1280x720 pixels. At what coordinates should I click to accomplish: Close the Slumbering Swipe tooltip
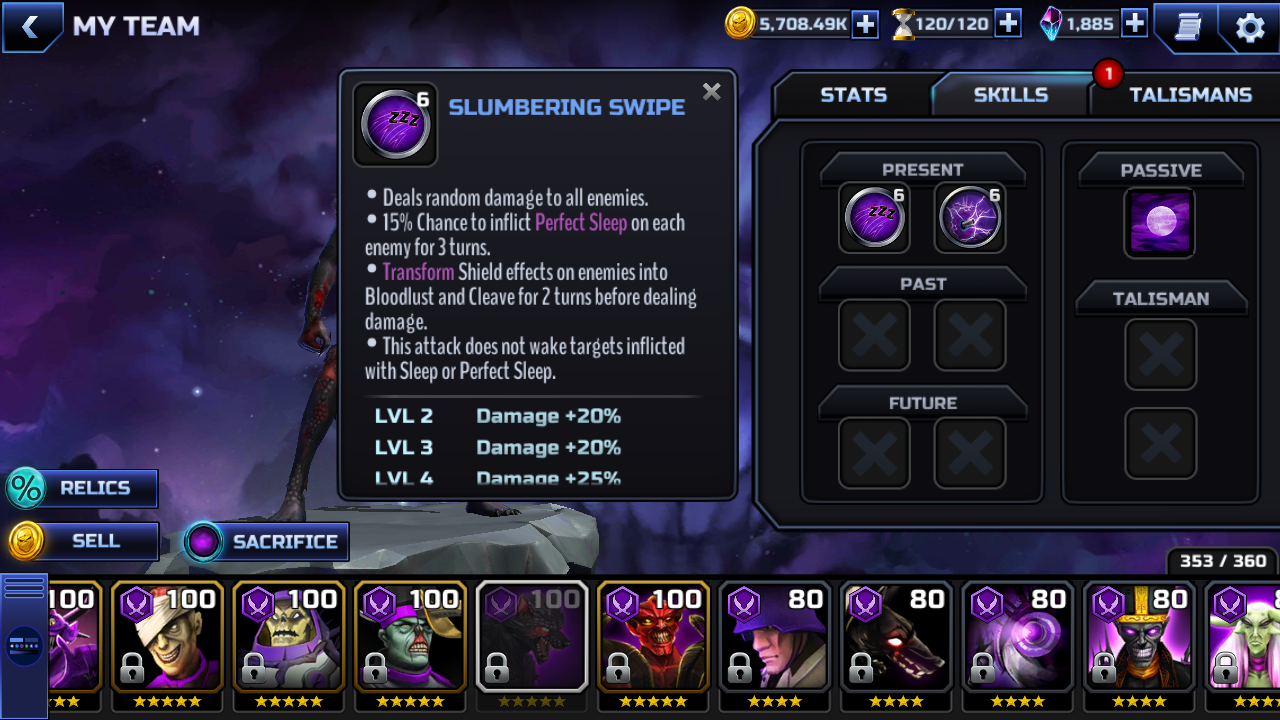[x=711, y=92]
